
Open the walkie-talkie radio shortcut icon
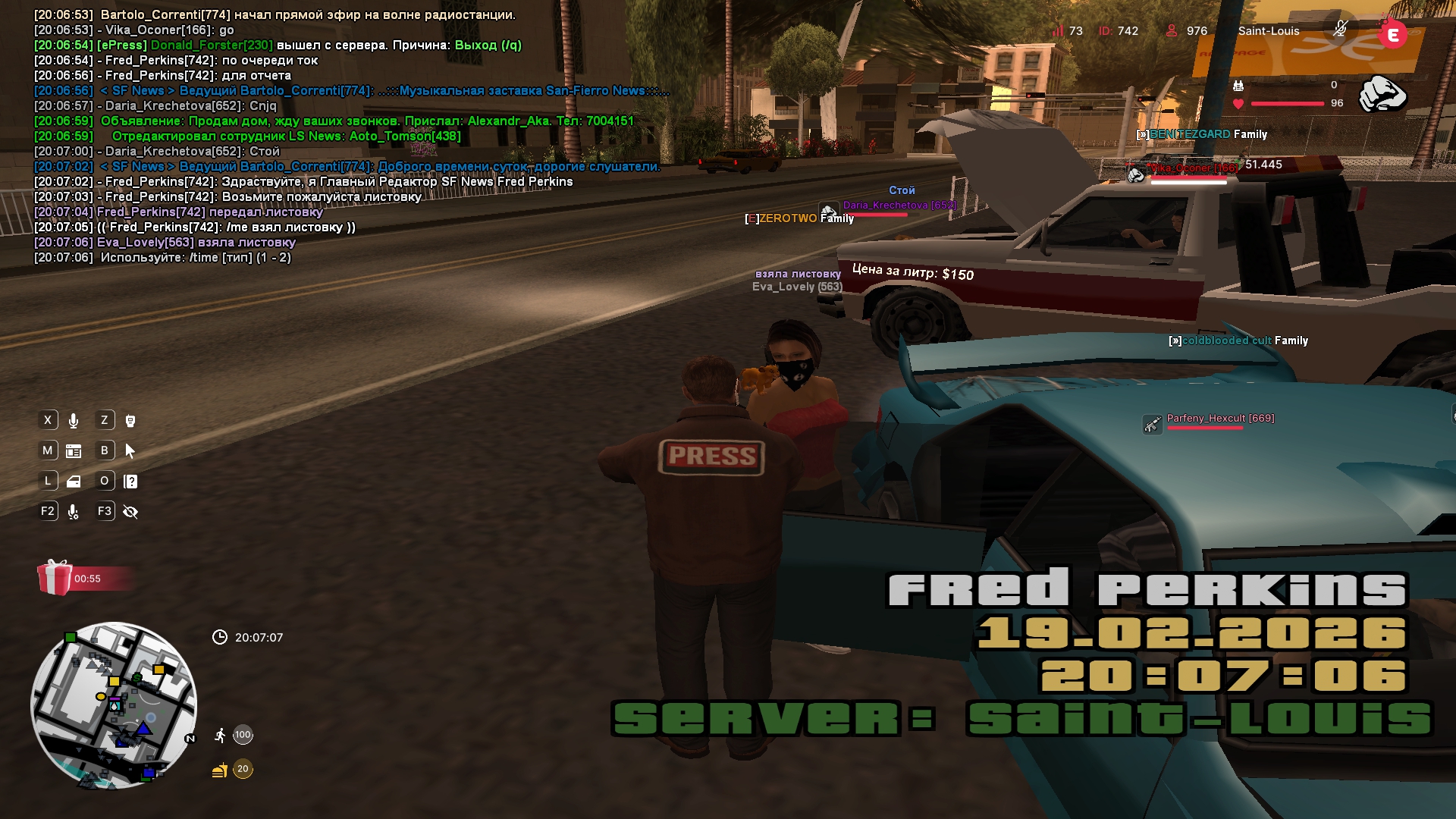pyautogui.click(x=130, y=421)
